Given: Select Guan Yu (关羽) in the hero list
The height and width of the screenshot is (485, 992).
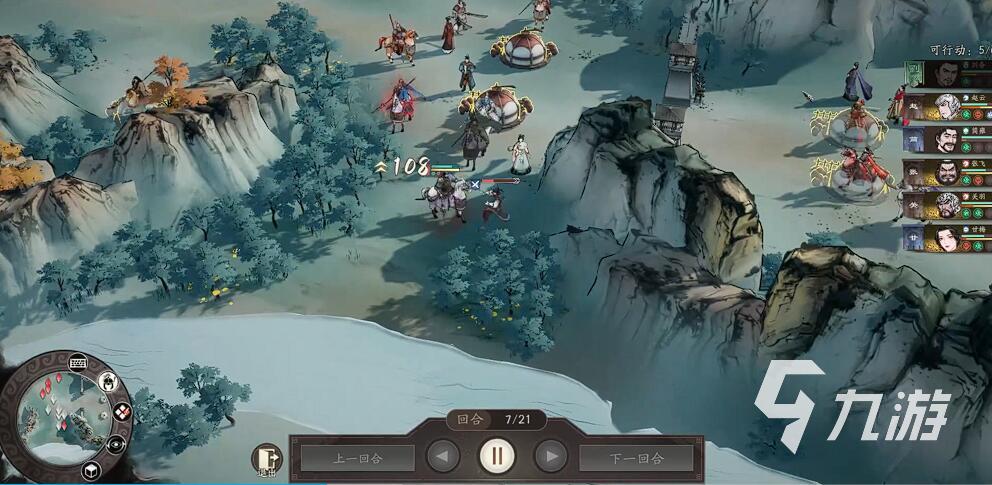Looking at the screenshot, I should click(x=945, y=205).
